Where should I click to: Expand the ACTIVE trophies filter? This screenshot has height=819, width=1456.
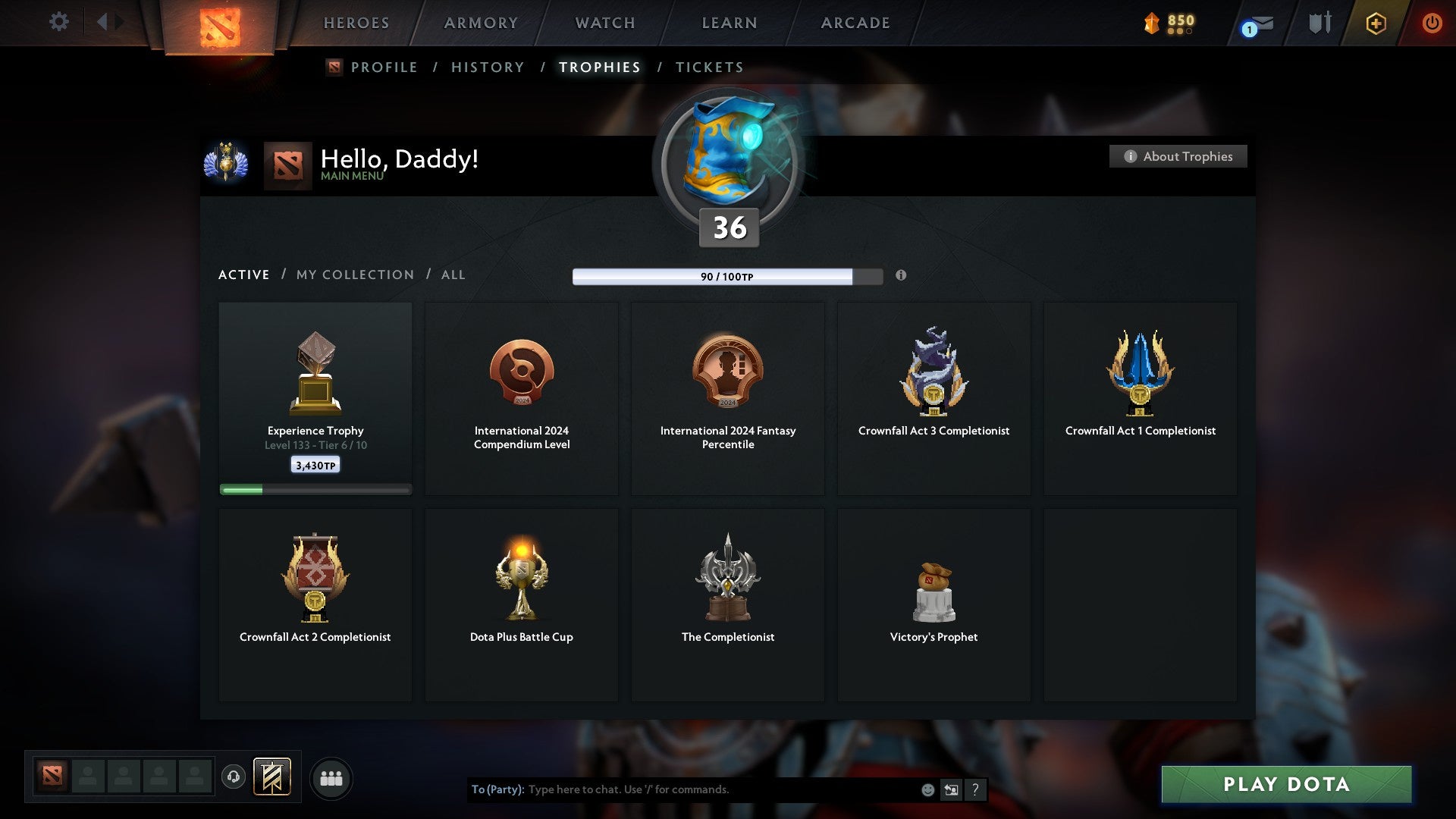(244, 275)
